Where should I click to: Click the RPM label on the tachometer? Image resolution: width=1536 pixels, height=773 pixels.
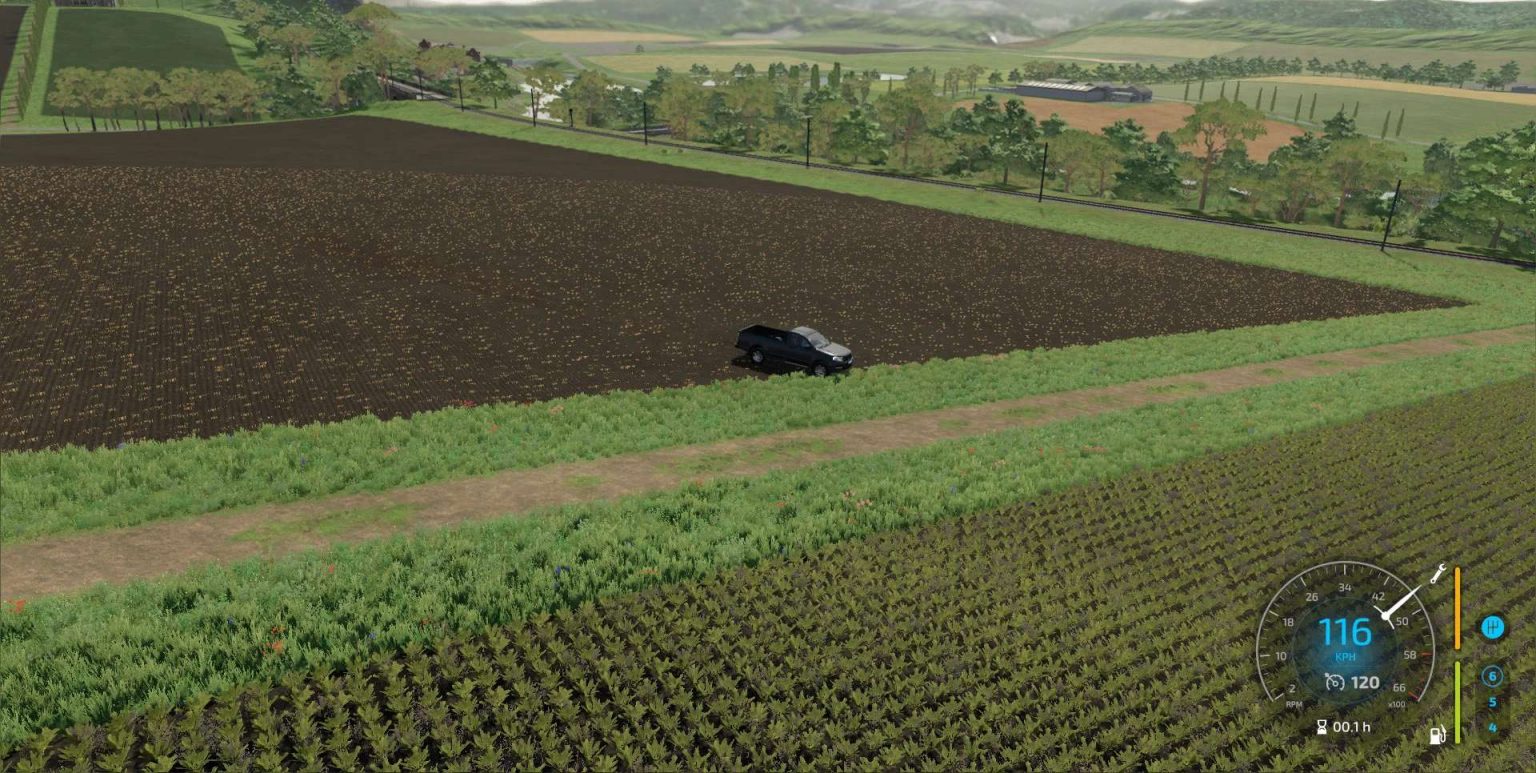[x=1293, y=704]
